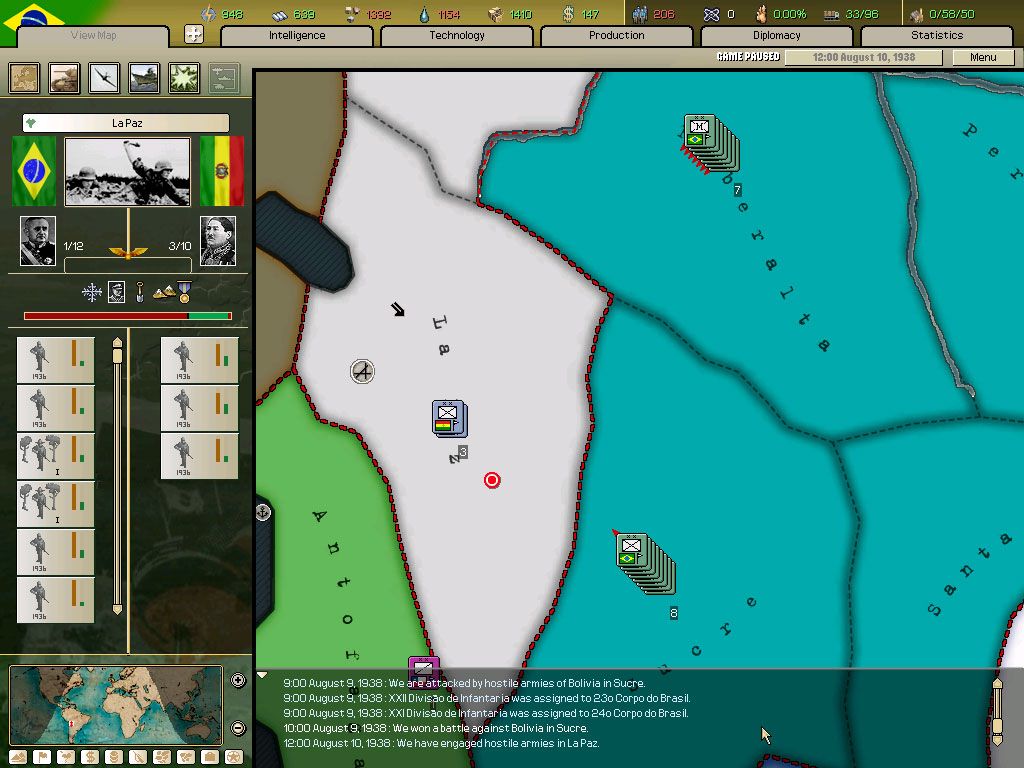Image resolution: width=1024 pixels, height=768 pixels.
Task: Click the La Paz province name bar
Action: pos(126,123)
